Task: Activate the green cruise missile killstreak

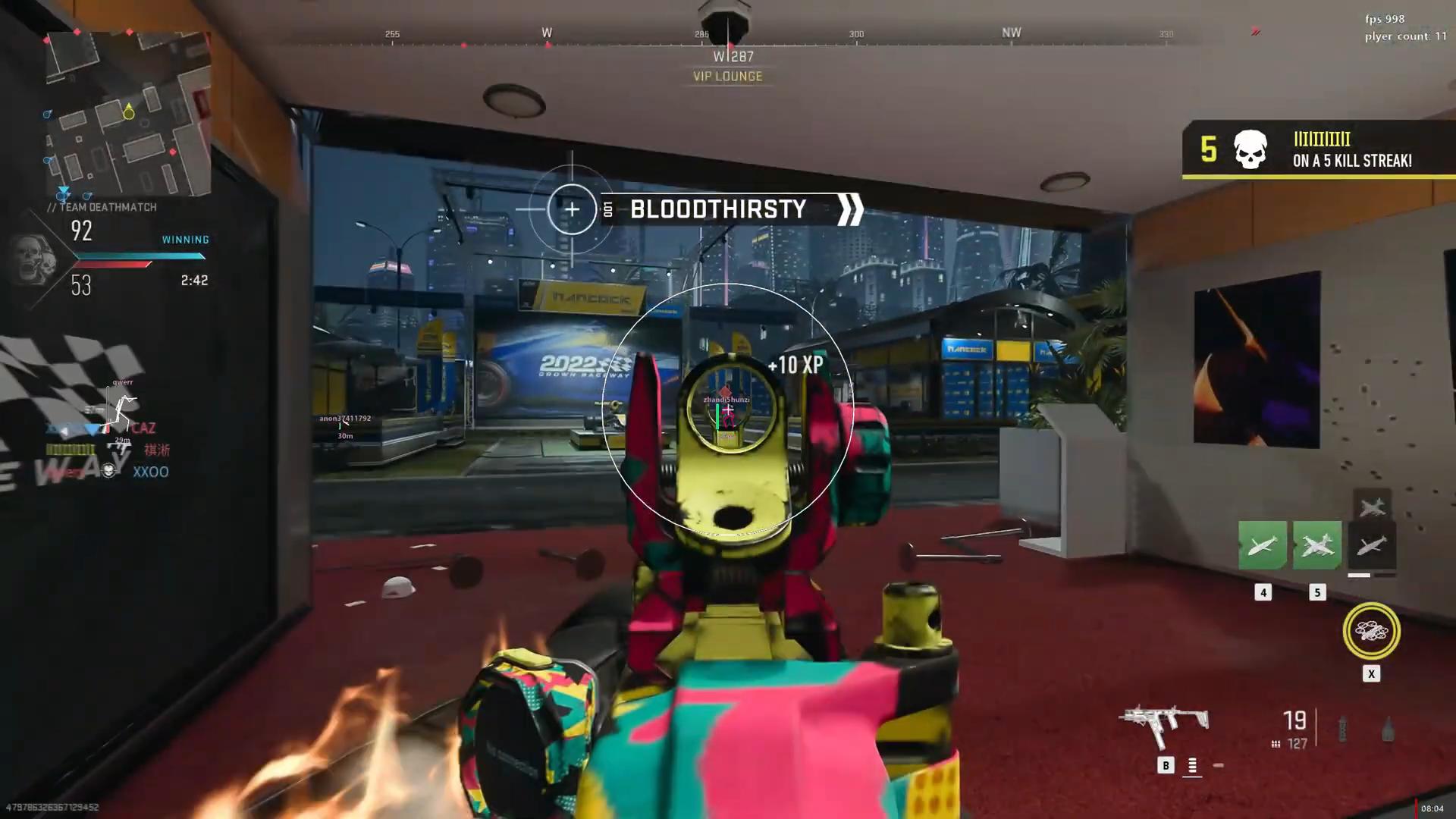Action: point(1262,545)
